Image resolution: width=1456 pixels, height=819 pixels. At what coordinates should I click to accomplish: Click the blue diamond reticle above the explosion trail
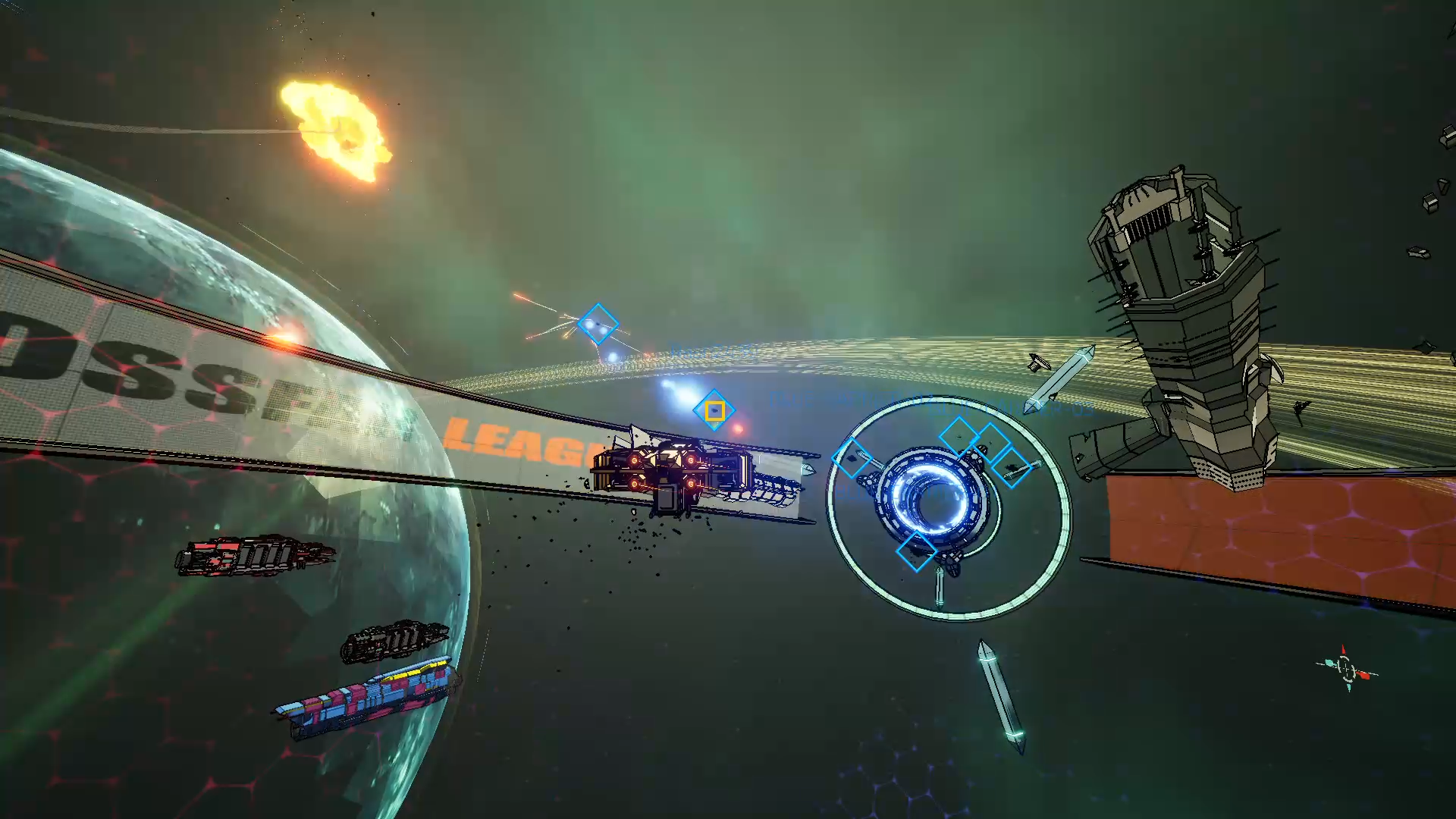point(598,325)
